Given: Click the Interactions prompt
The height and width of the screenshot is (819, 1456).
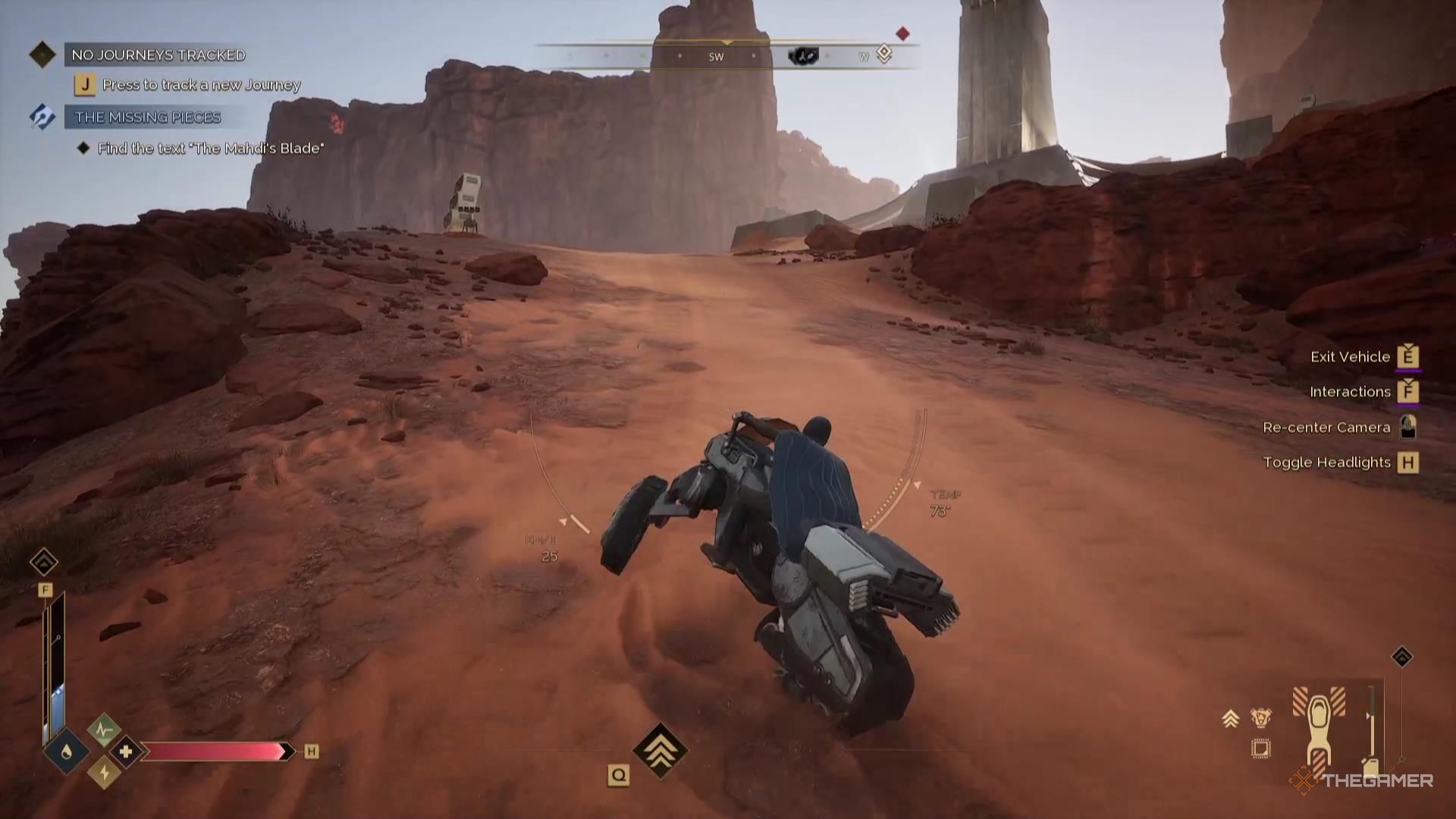Looking at the screenshot, I should pyautogui.click(x=1350, y=391).
